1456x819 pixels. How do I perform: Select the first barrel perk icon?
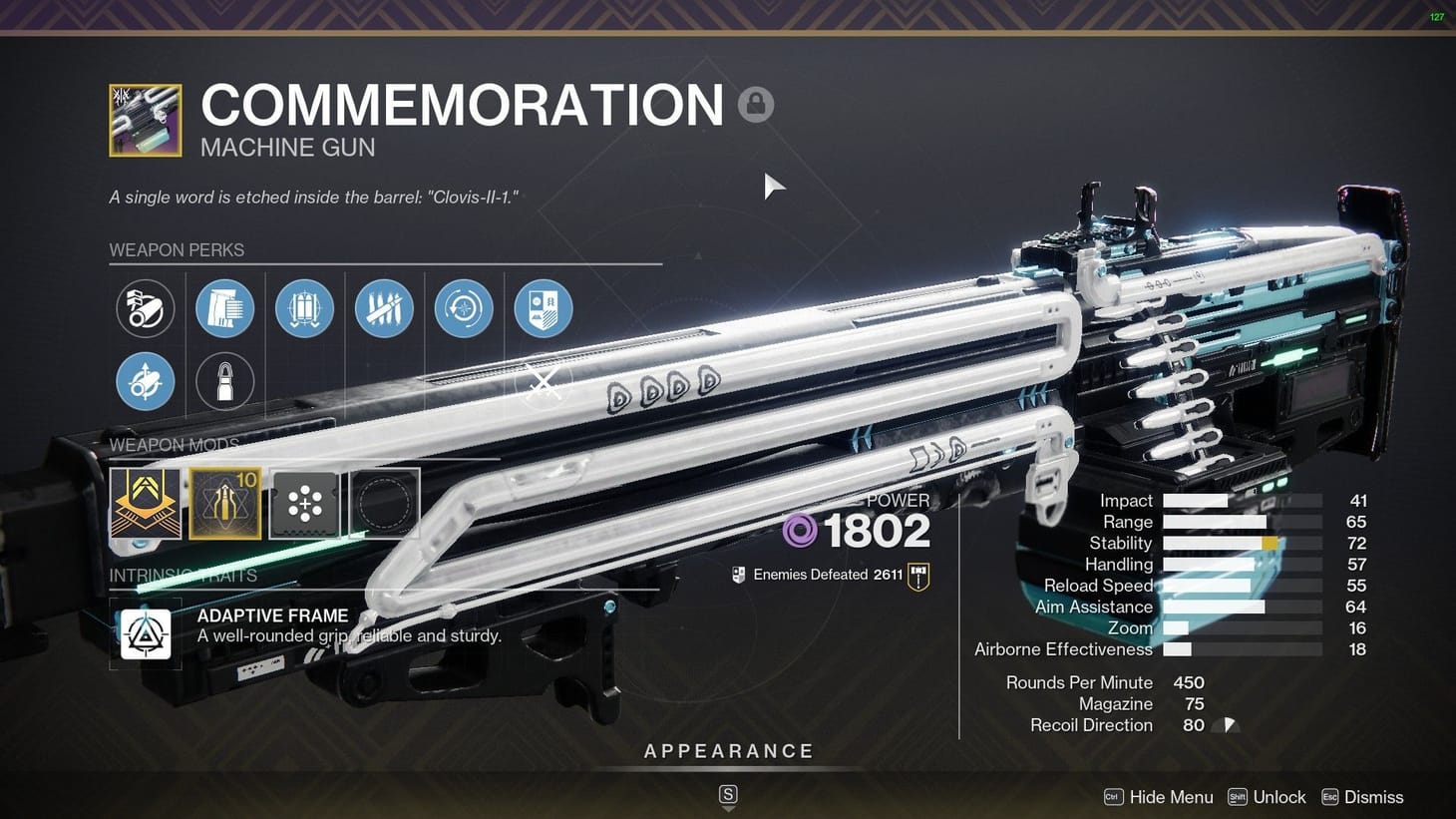146,308
